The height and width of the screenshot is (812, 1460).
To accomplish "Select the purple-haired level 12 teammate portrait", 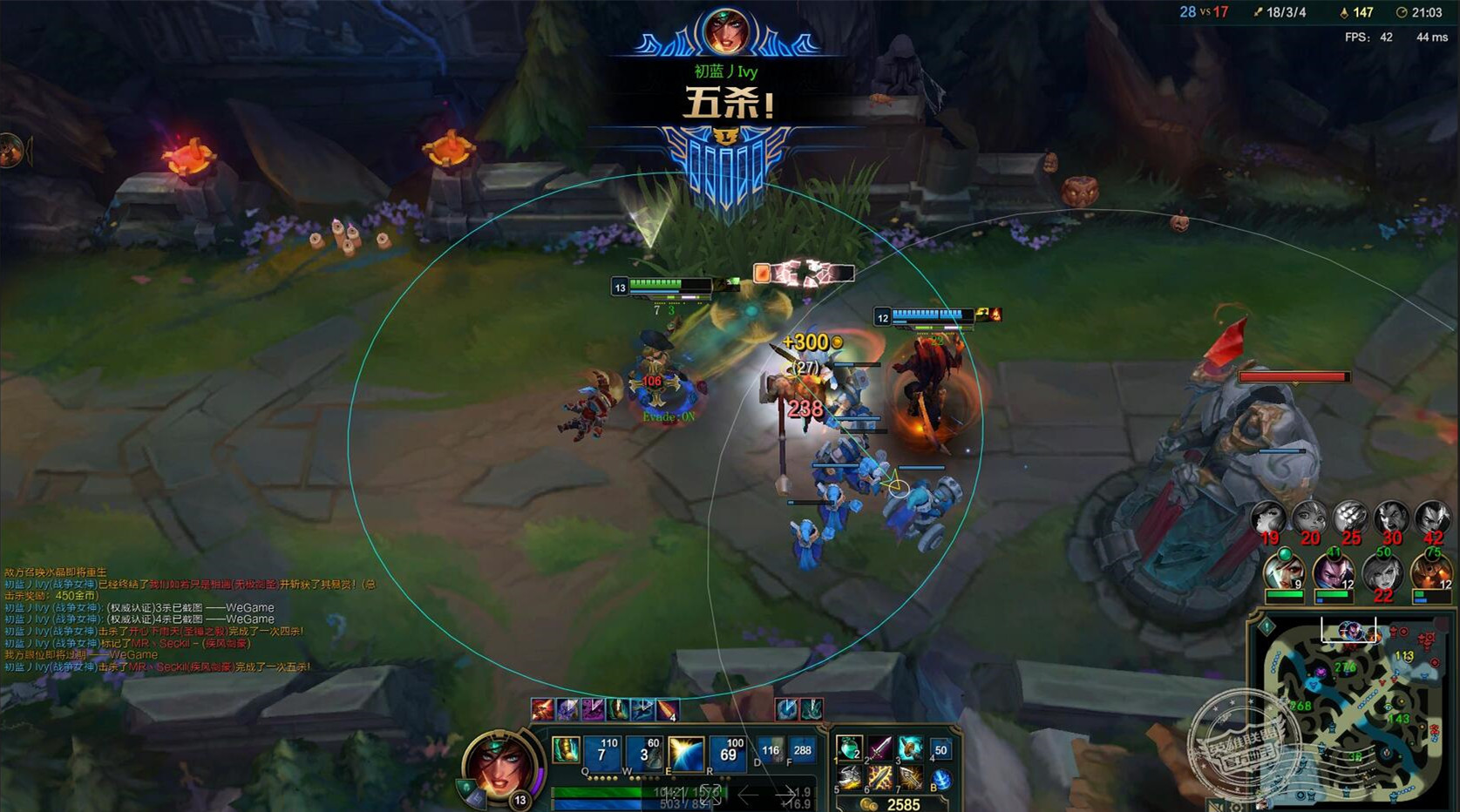I will tap(1333, 572).
